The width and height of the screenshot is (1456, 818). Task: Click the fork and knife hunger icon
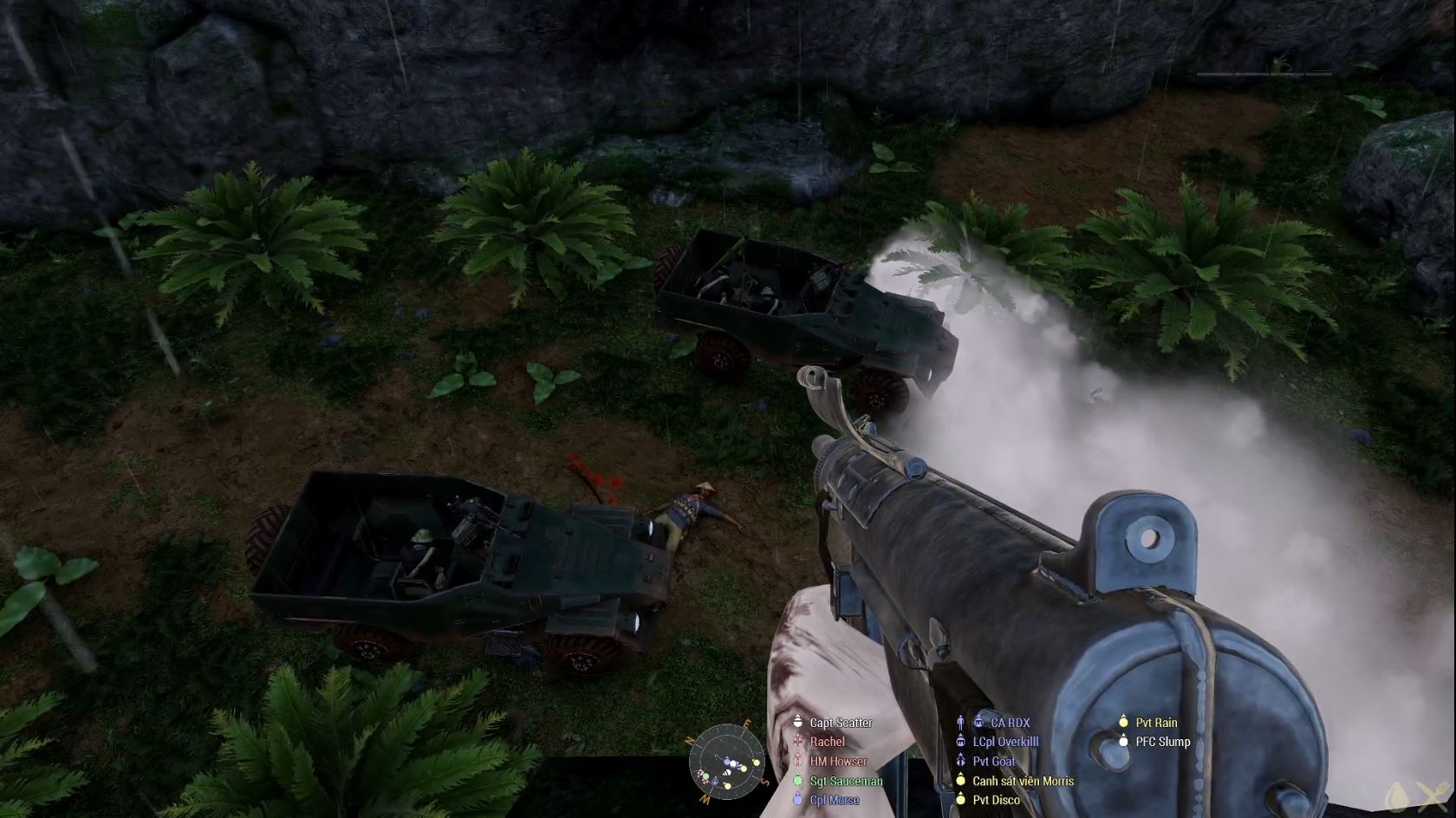click(x=1430, y=795)
